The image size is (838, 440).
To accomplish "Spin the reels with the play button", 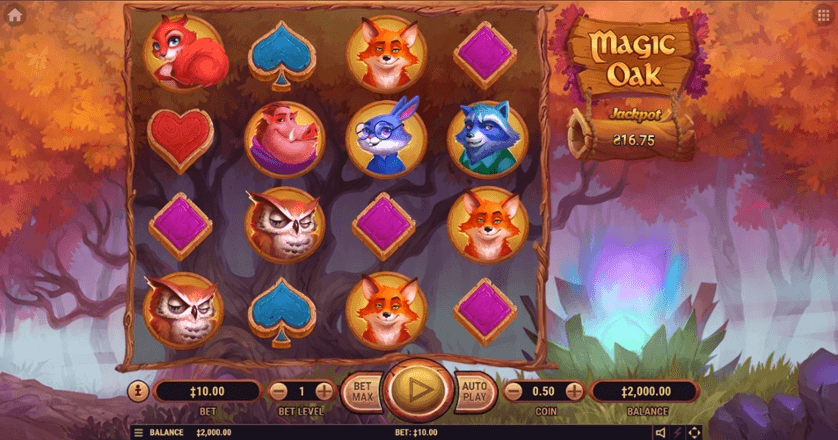I will tap(418, 391).
